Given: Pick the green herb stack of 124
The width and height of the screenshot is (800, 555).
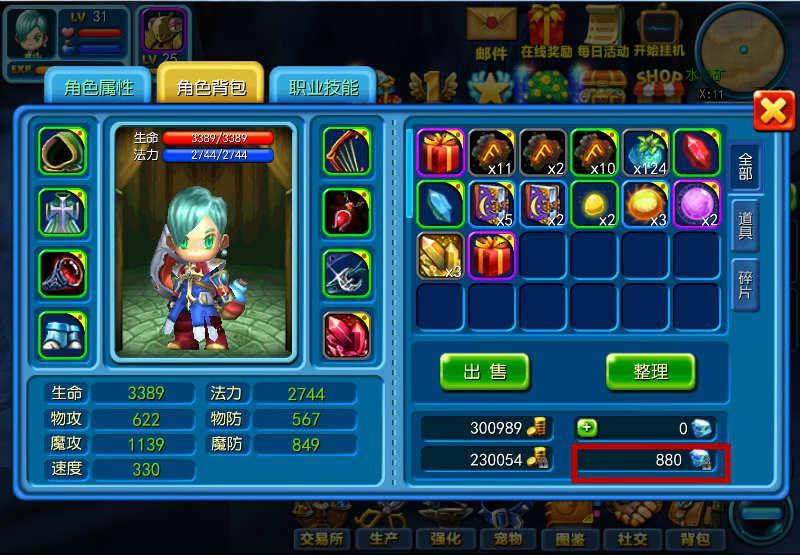Looking at the screenshot, I should point(646,153).
